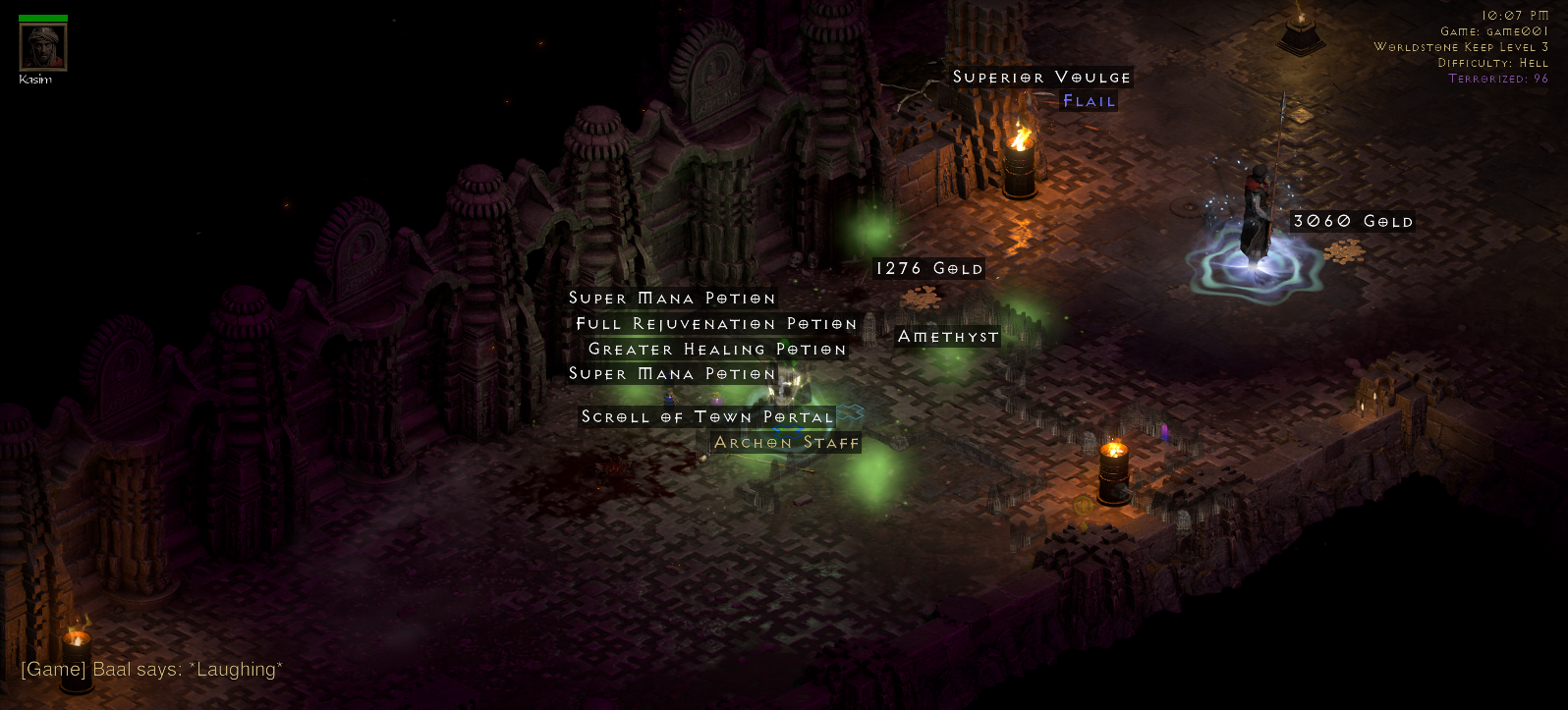
Task: Collect the 1276 Gold pile
Action: click(926, 267)
